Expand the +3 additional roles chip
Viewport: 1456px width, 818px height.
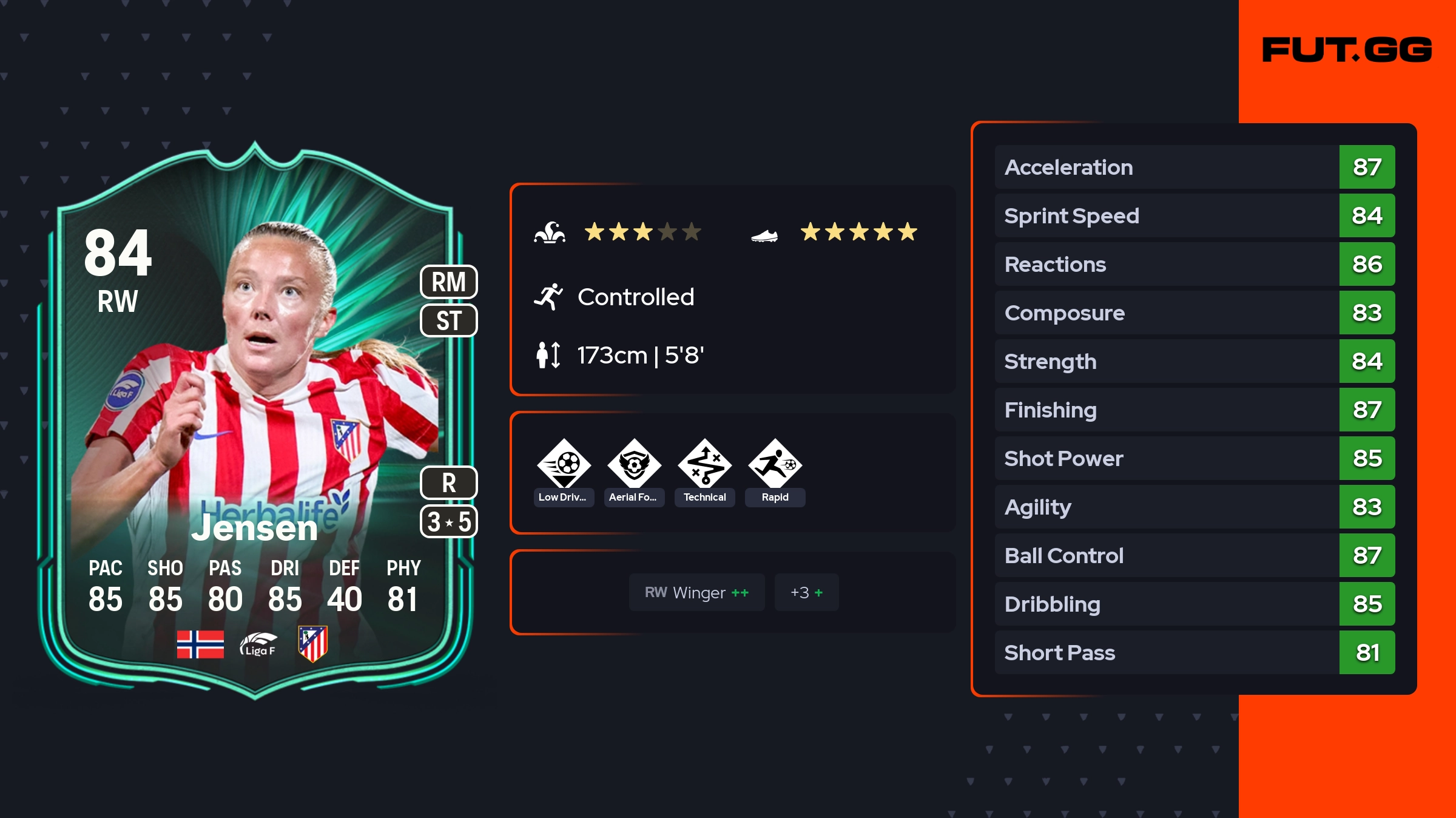pos(806,592)
